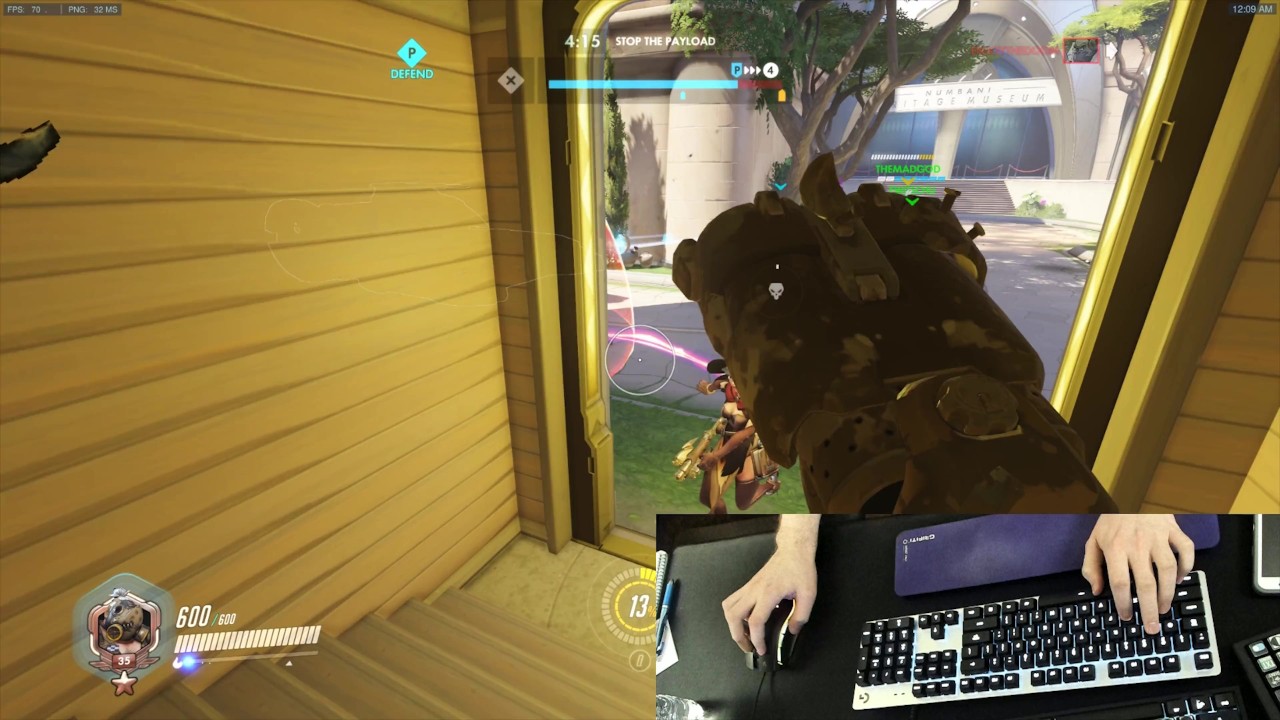
Task: Click the Roadhog hero portrait
Action: (x=124, y=626)
